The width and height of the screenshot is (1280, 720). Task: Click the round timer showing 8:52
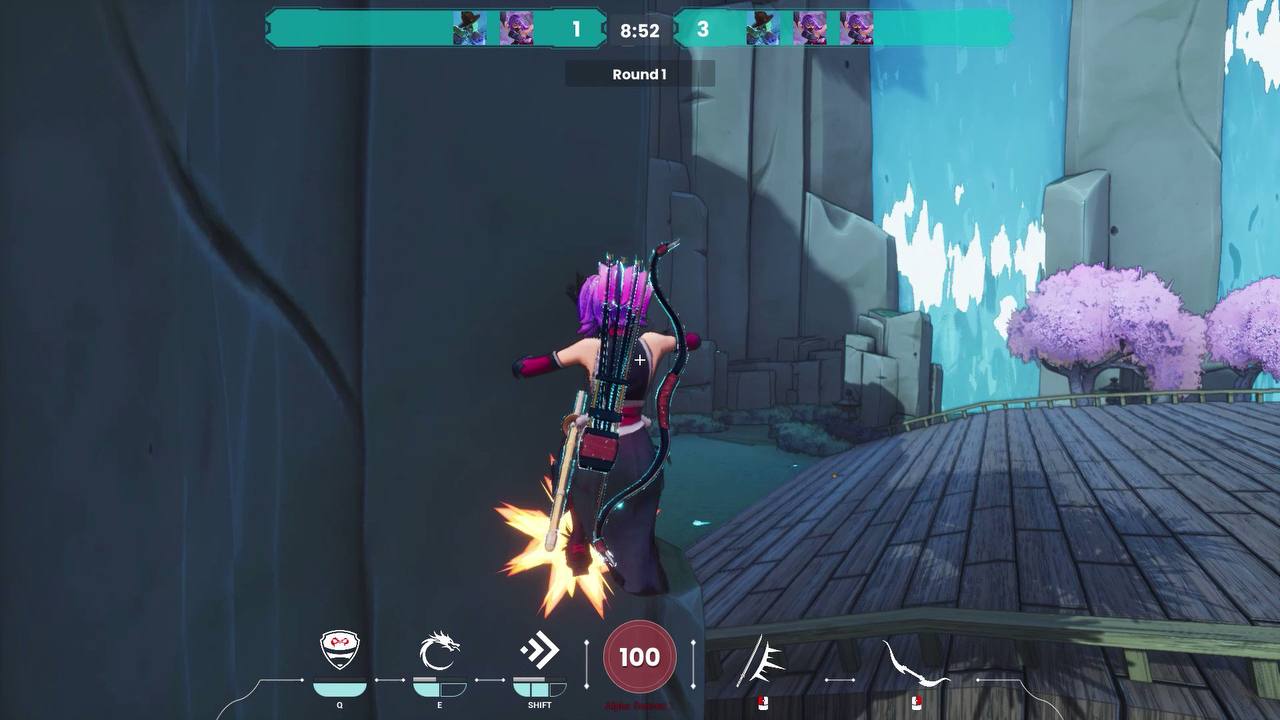pos(639,31)
